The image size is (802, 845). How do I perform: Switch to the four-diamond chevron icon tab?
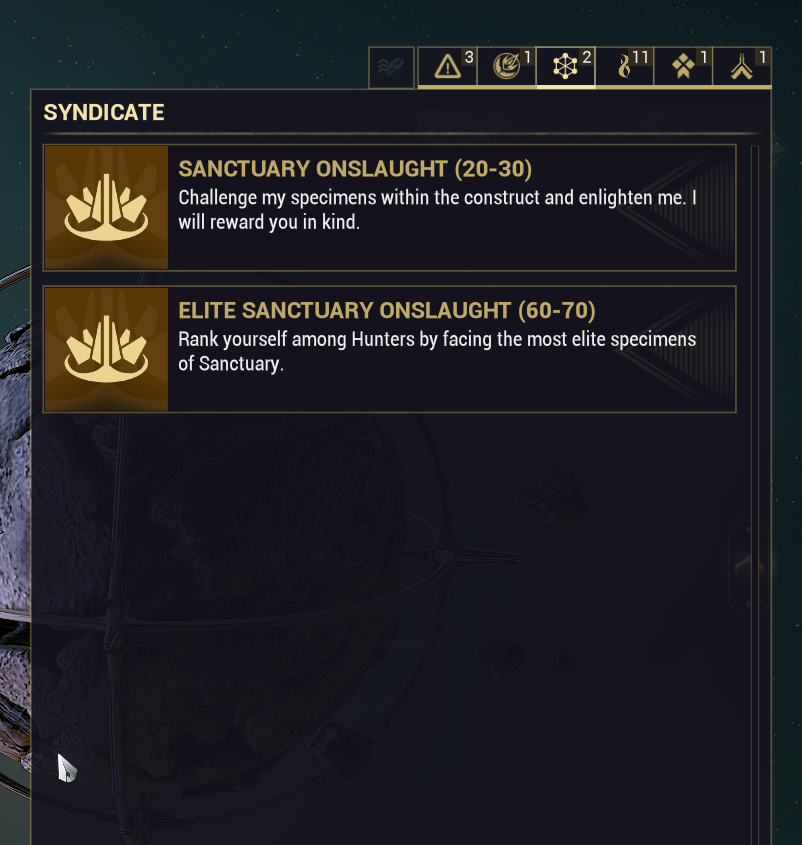684,67
